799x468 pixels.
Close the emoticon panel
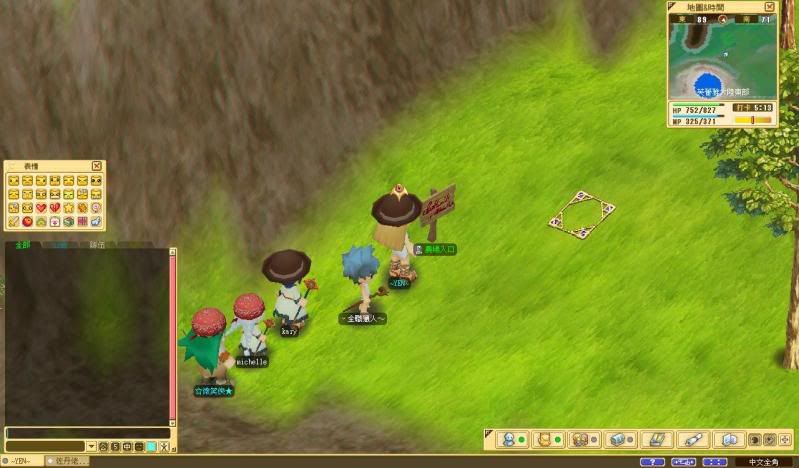[97, 166]
